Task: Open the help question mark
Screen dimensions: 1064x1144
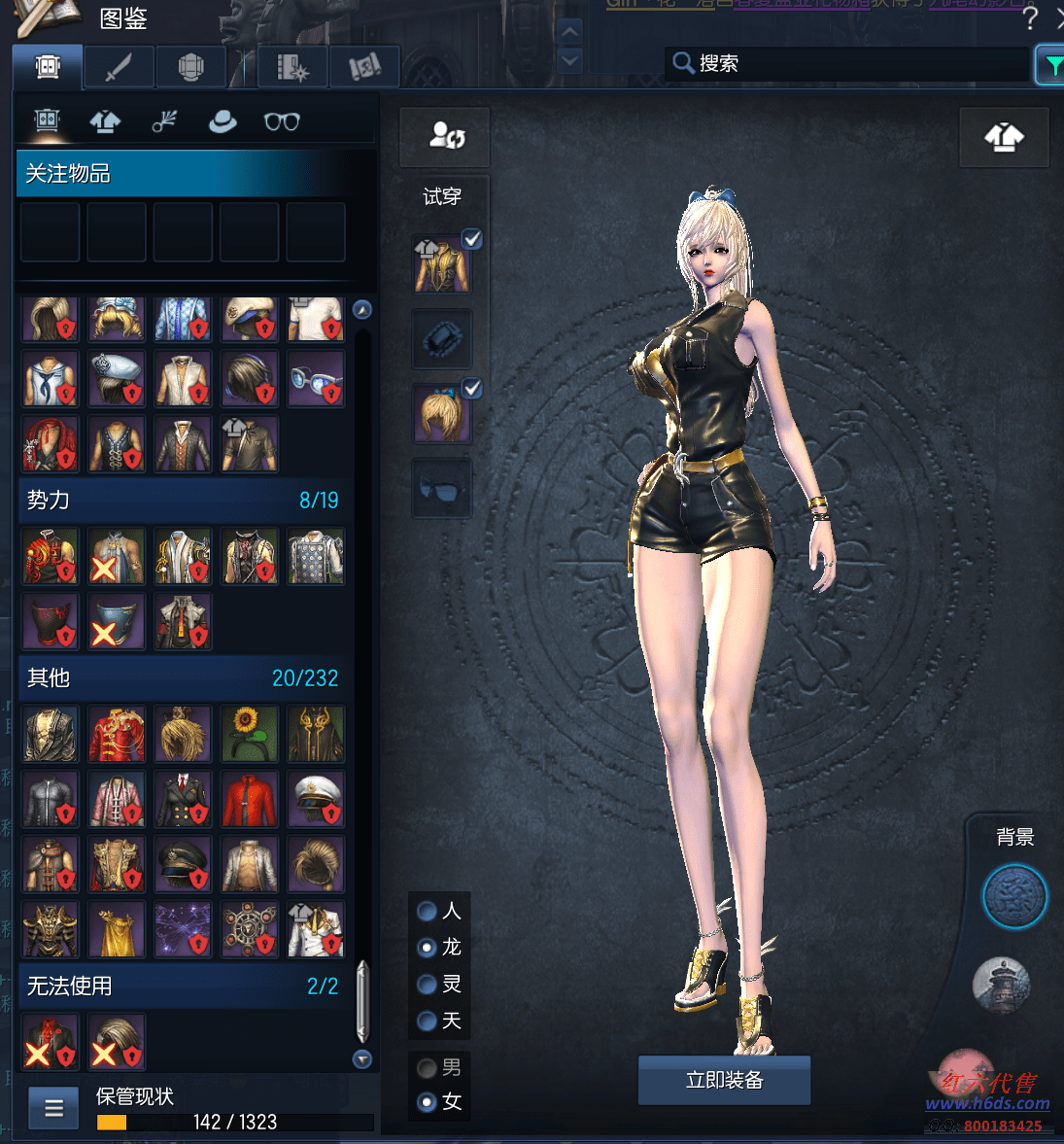Action: [x=1031, y=17]
